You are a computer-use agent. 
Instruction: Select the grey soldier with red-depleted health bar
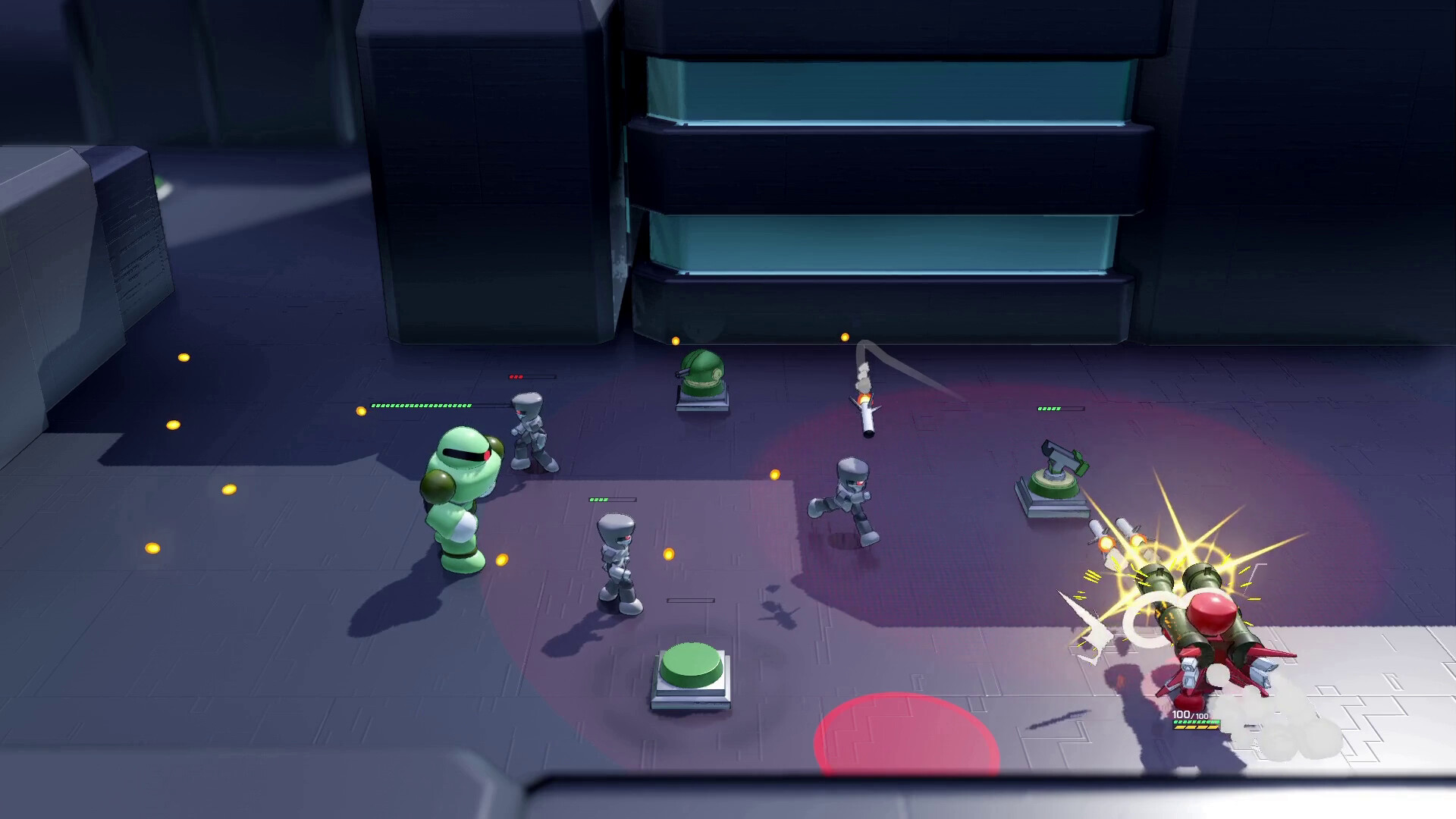(531, 432)
